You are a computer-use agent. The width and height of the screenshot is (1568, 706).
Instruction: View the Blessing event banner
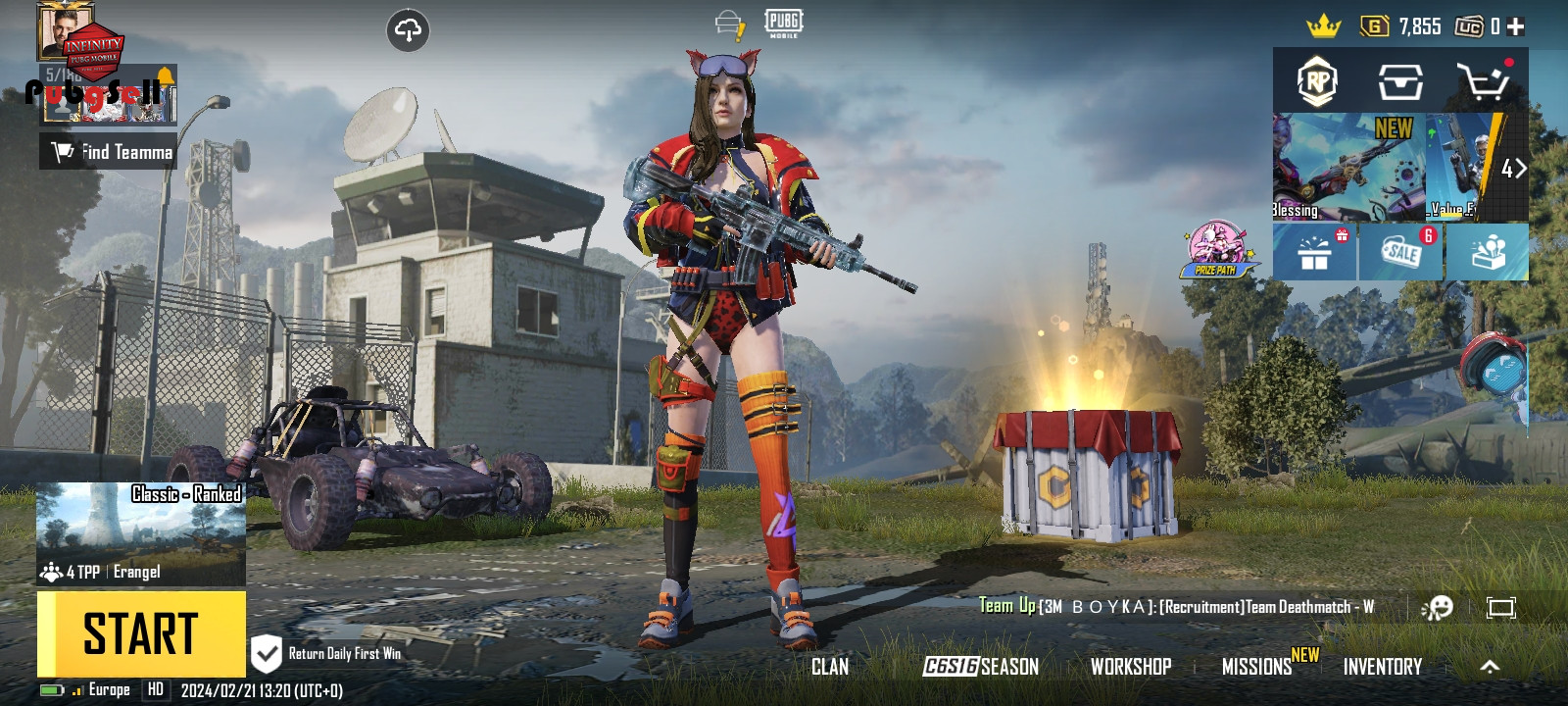point(1347,167)
